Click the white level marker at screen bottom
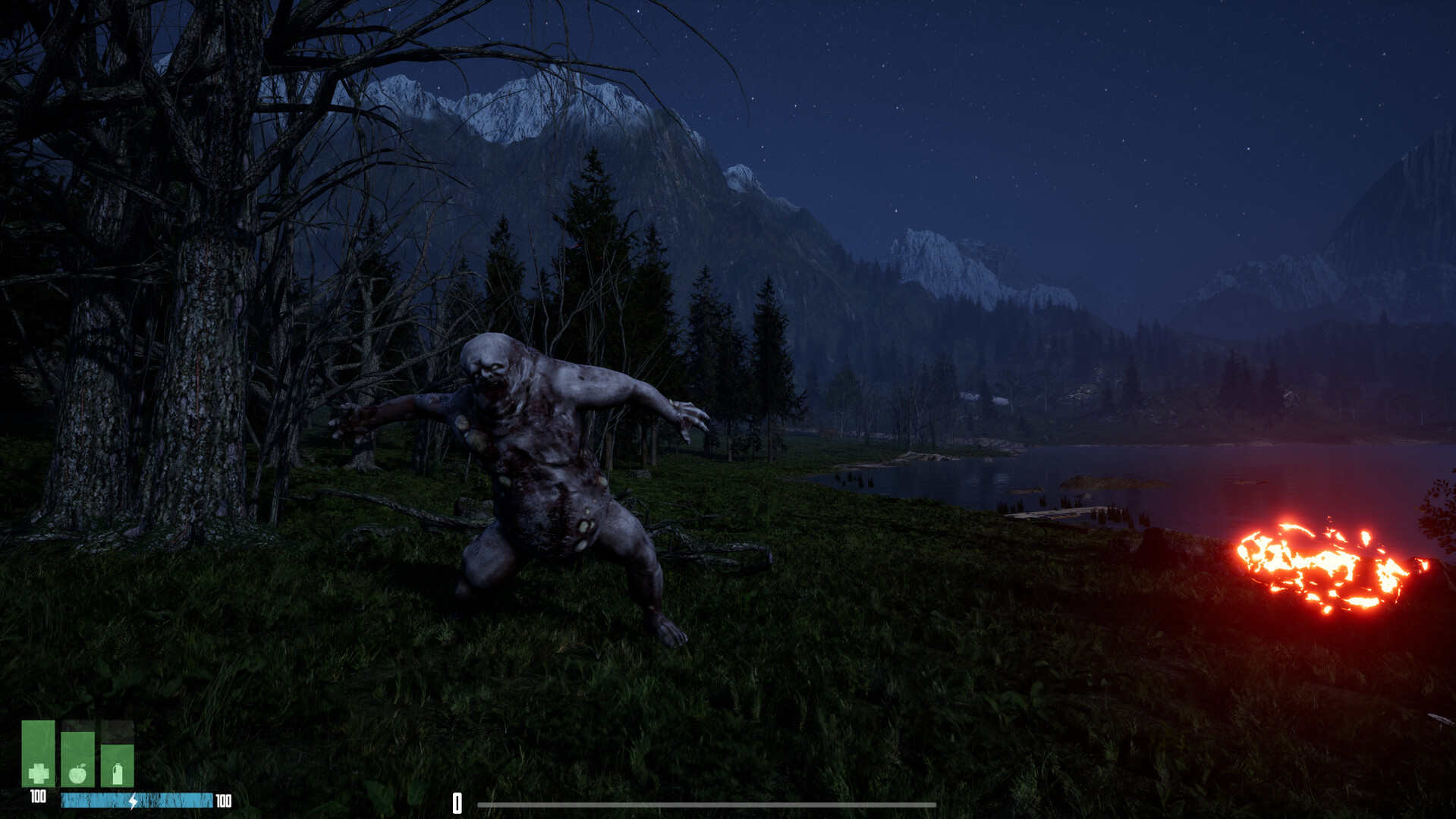 [458, 799]
